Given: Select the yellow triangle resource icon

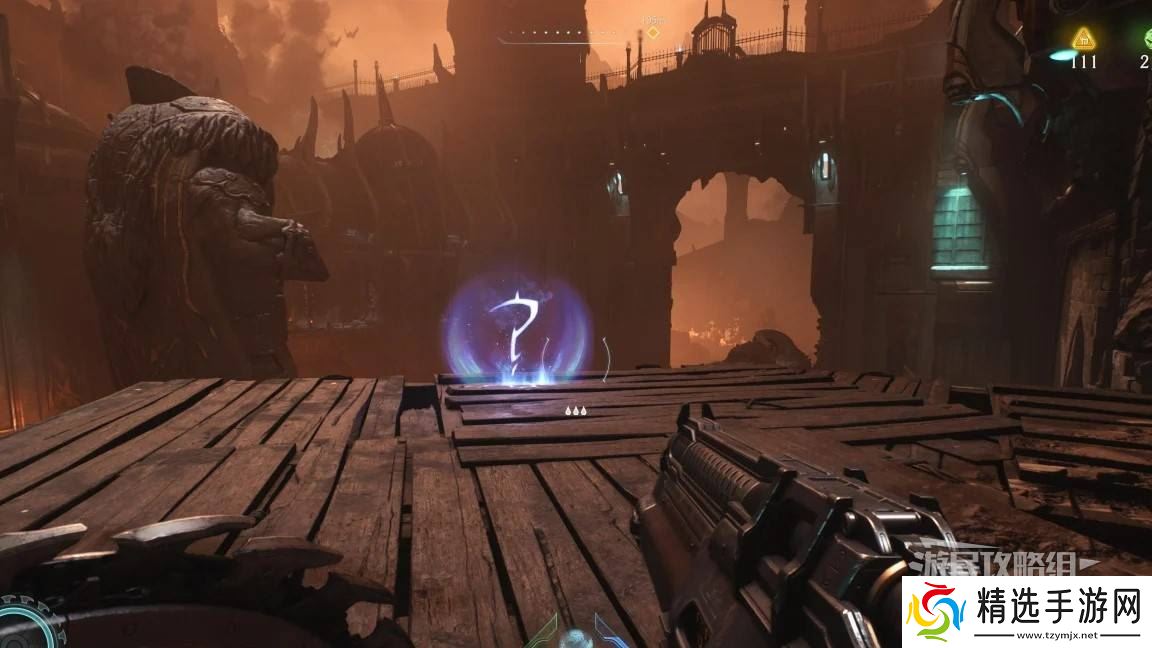Looking at the screenshot, I should point(1082,39).
